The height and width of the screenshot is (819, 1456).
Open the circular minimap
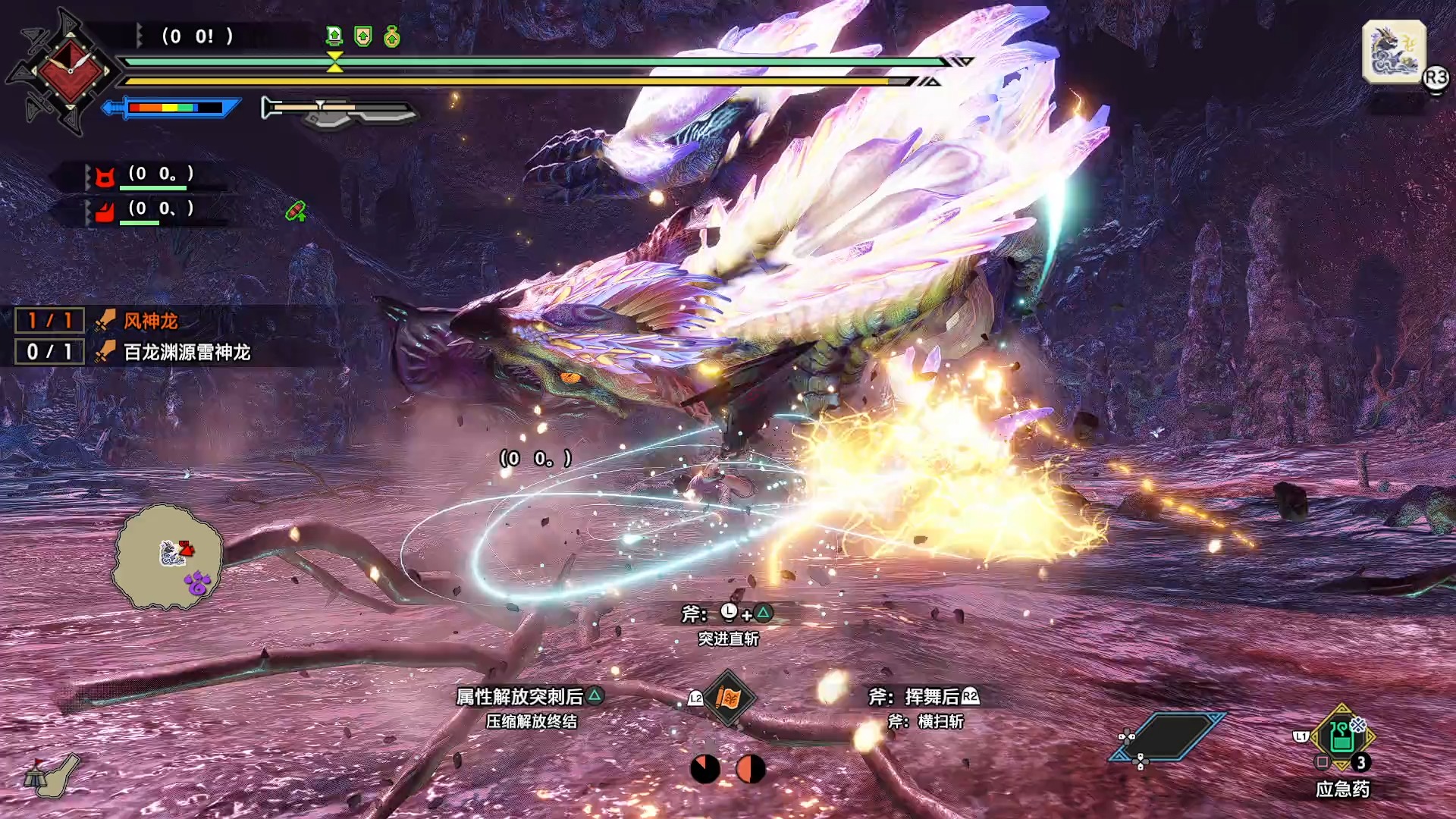click(168, 557)
